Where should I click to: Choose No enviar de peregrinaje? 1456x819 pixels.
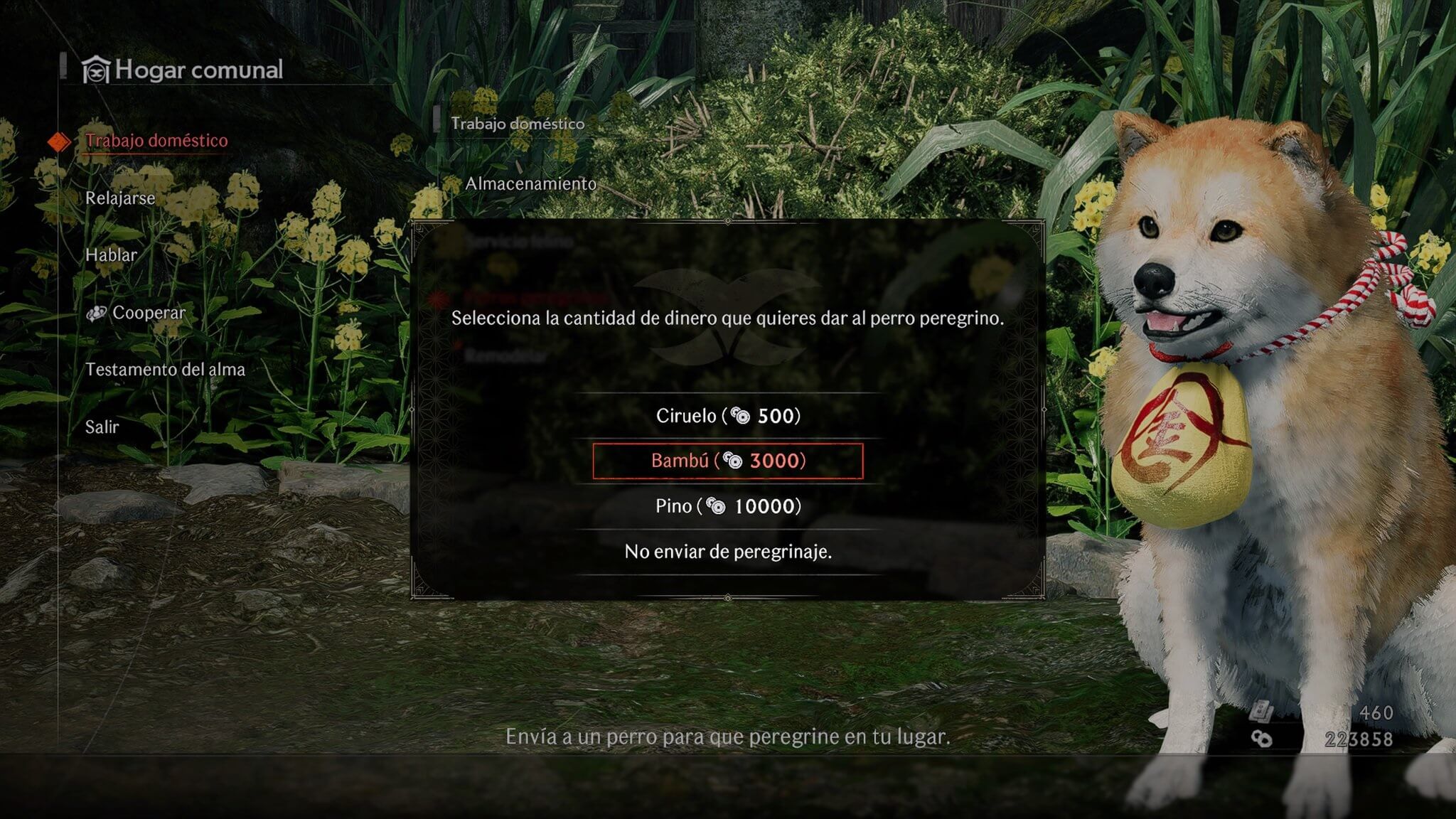728,552
